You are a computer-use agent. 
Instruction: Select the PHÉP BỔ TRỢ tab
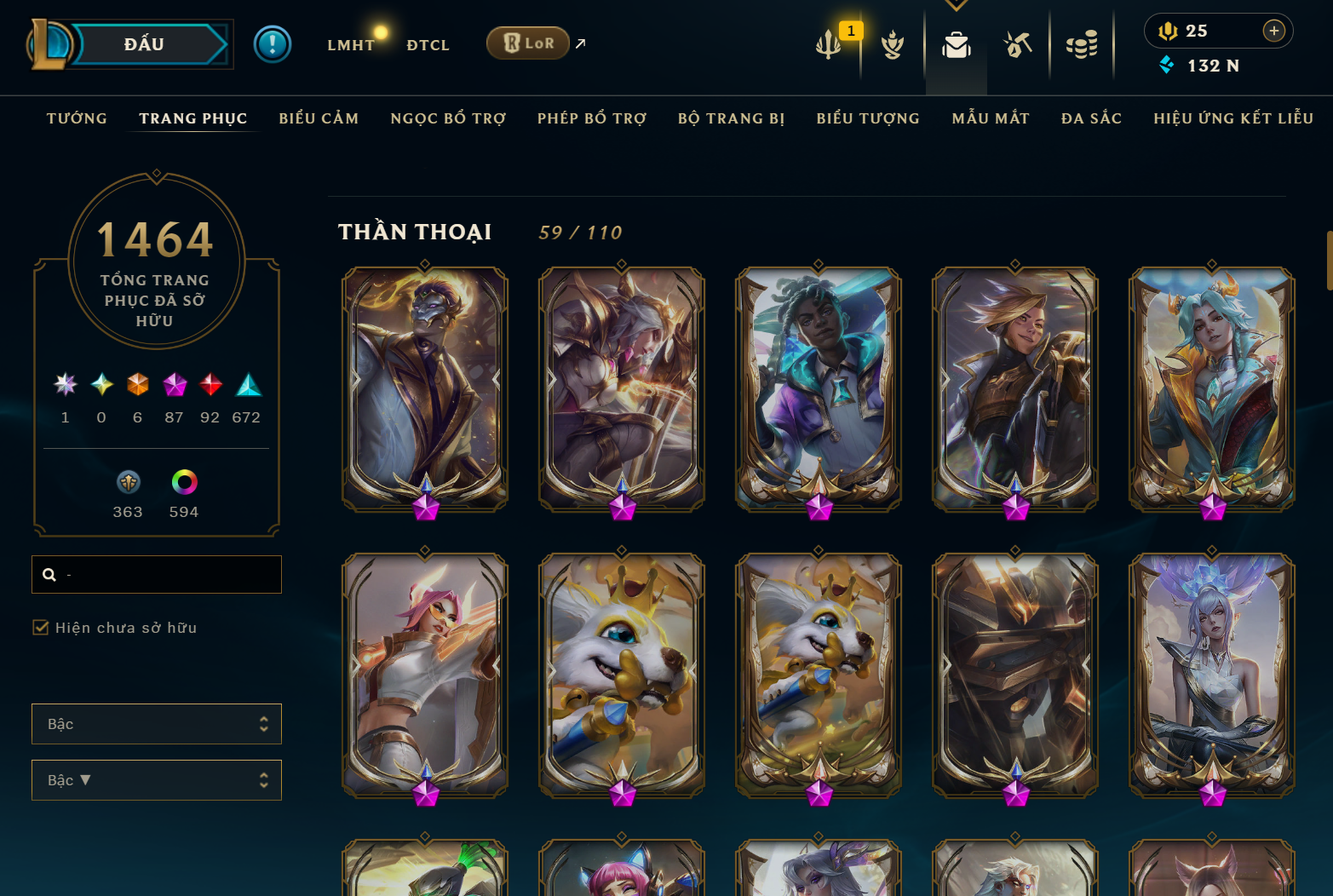pyautogui.click(x=592, y=118)
